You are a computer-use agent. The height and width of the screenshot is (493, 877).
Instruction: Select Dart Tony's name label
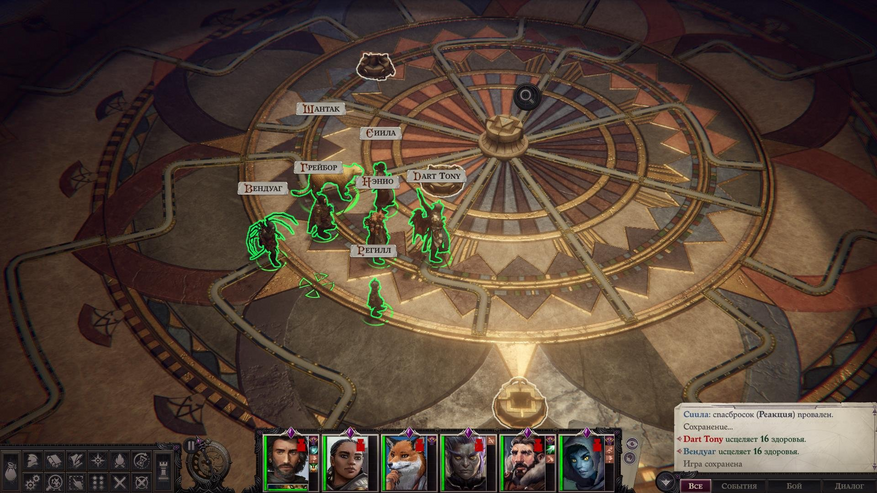coord(437,176)
